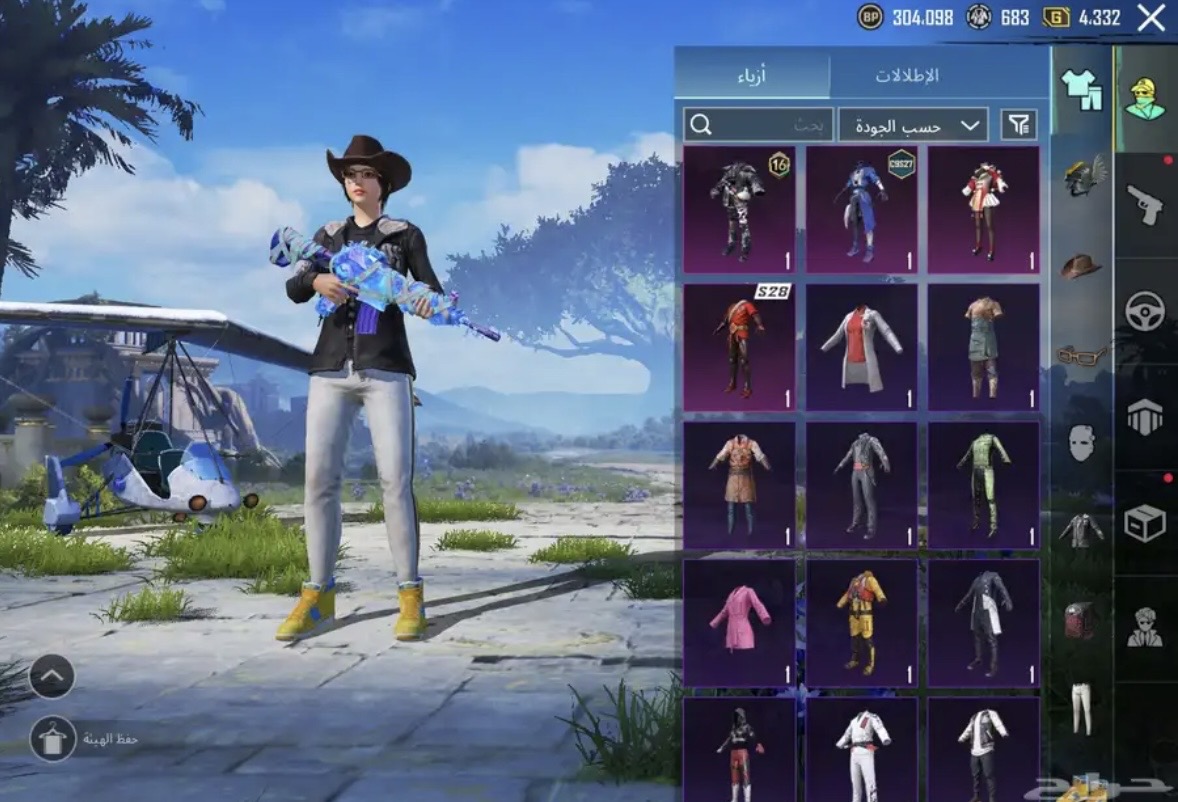This screenshot has width=1178, height=802.
Task: Choose the red S28 season outfit
Action: pyautogui.click(x=739, y=347)
